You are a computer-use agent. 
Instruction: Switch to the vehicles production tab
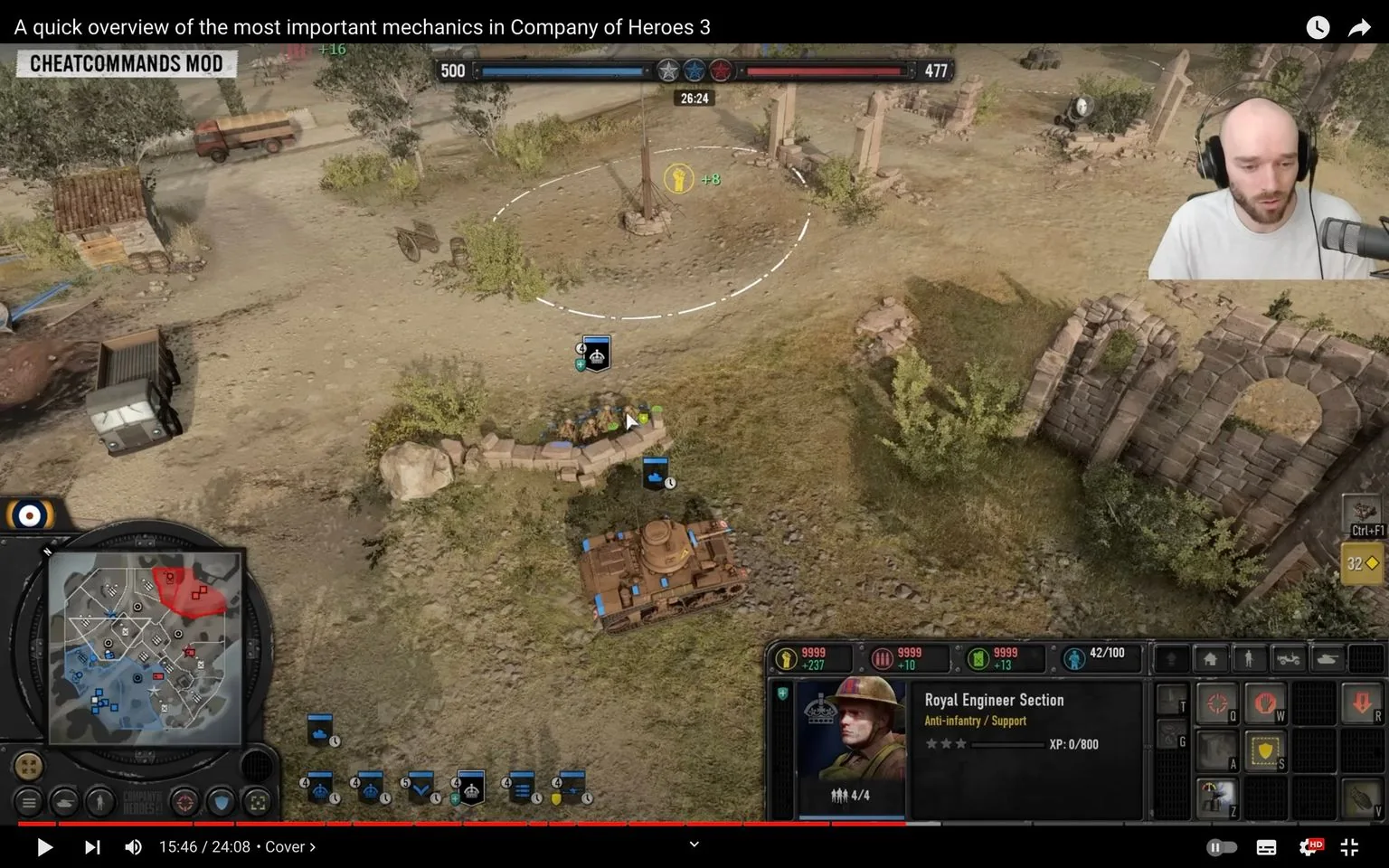pos(1287,658)
